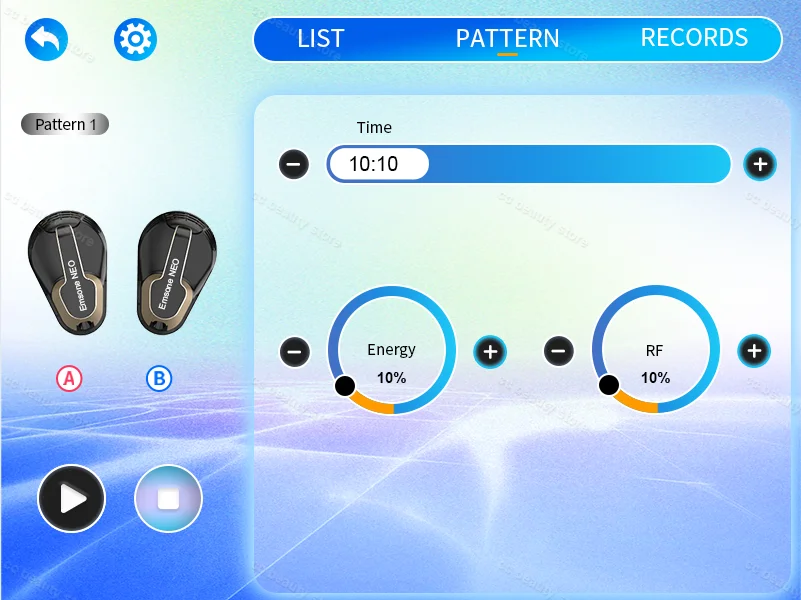Screen dimensions: 801x600
Task: Open the gear settings
Action: (135, 40)
